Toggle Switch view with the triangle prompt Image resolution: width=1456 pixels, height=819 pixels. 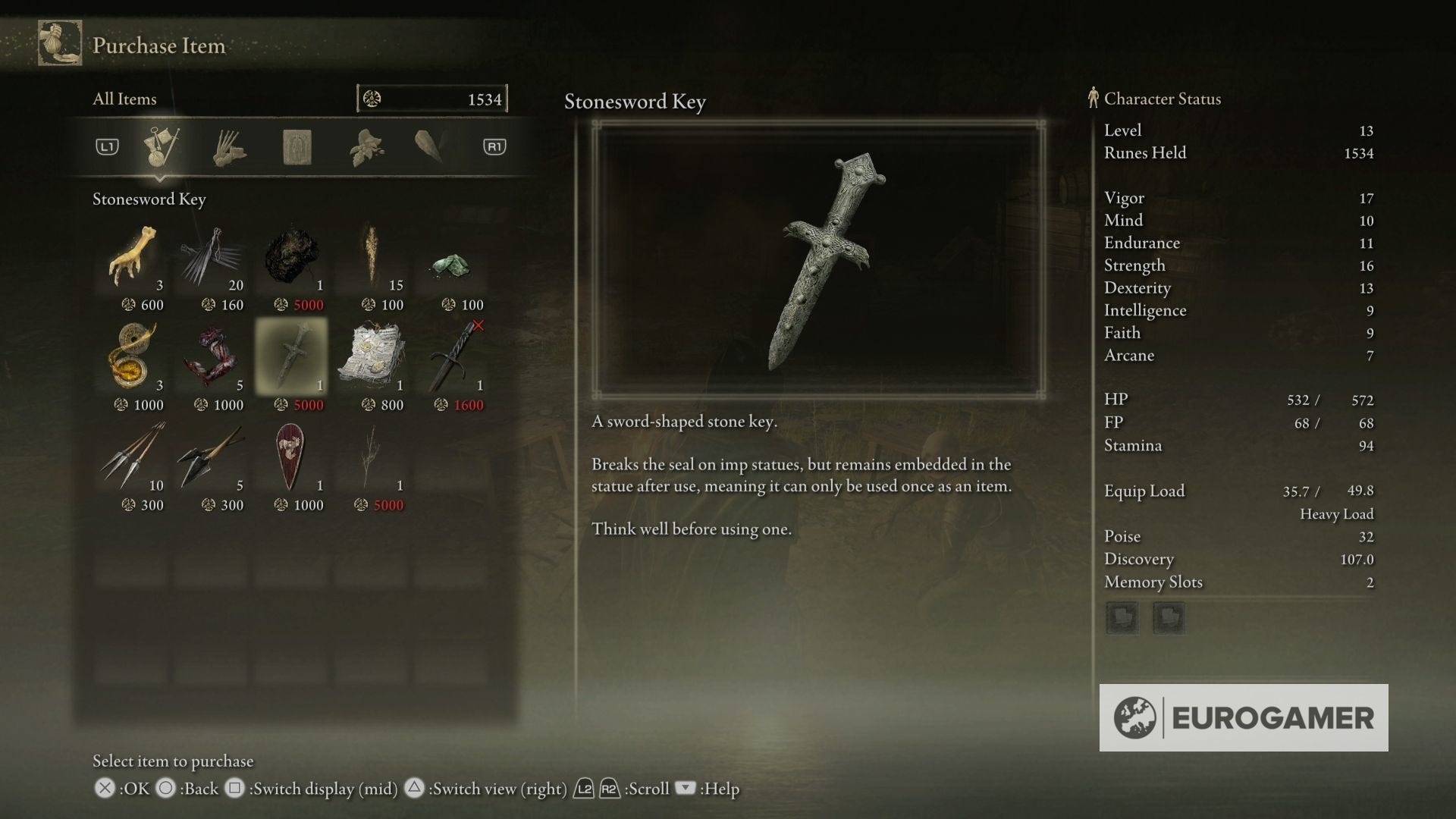point(414,789)
